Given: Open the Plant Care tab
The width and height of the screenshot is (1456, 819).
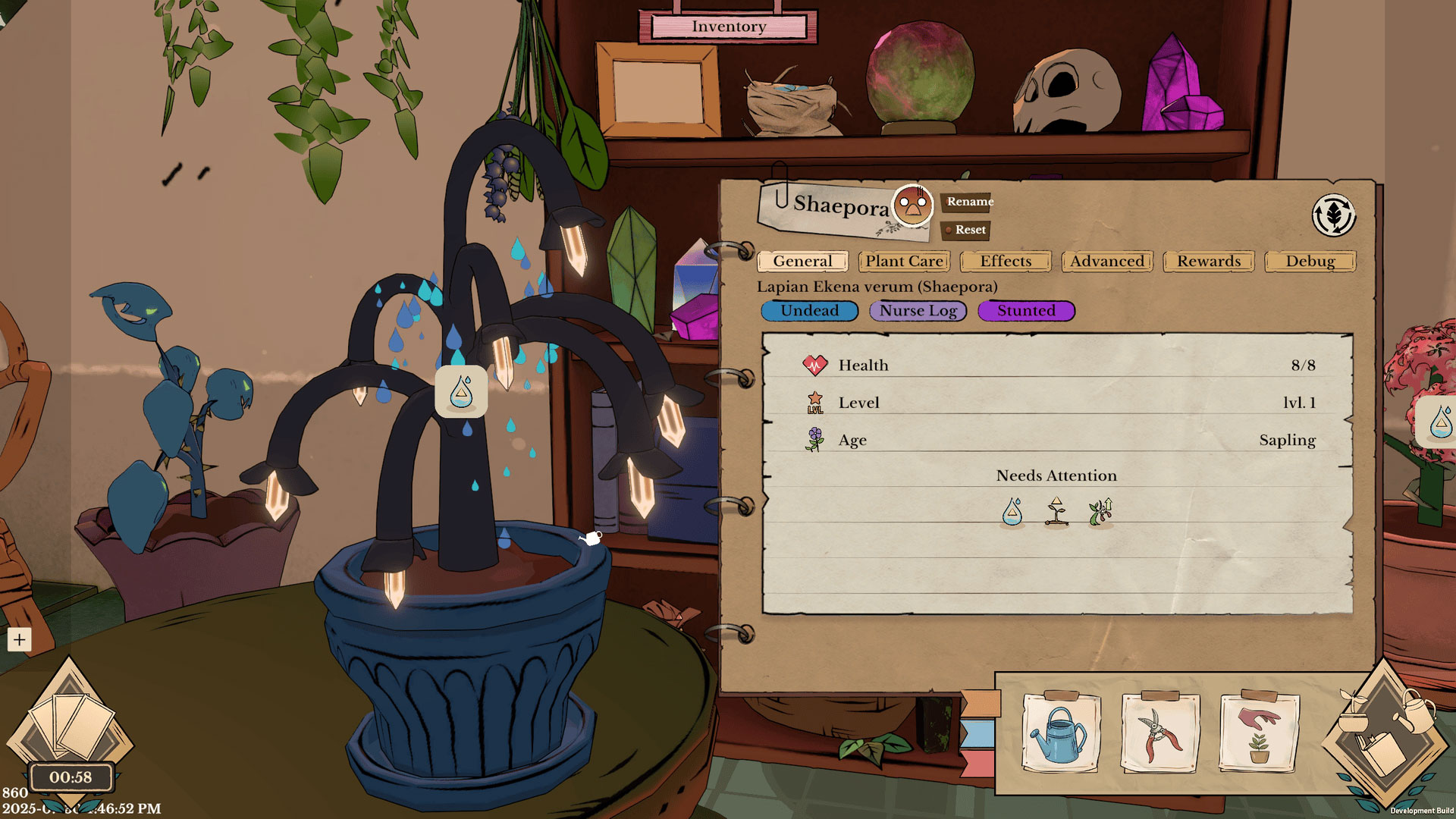Looking at the screenshot, I should [904, 262].
